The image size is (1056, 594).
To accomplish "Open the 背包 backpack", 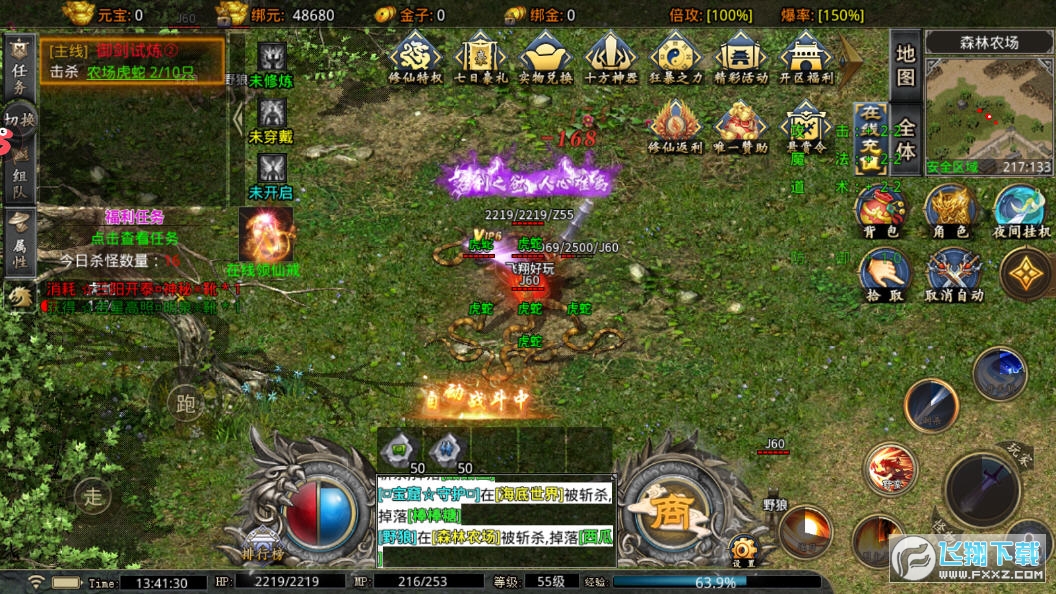I will [x=880, y=210].
